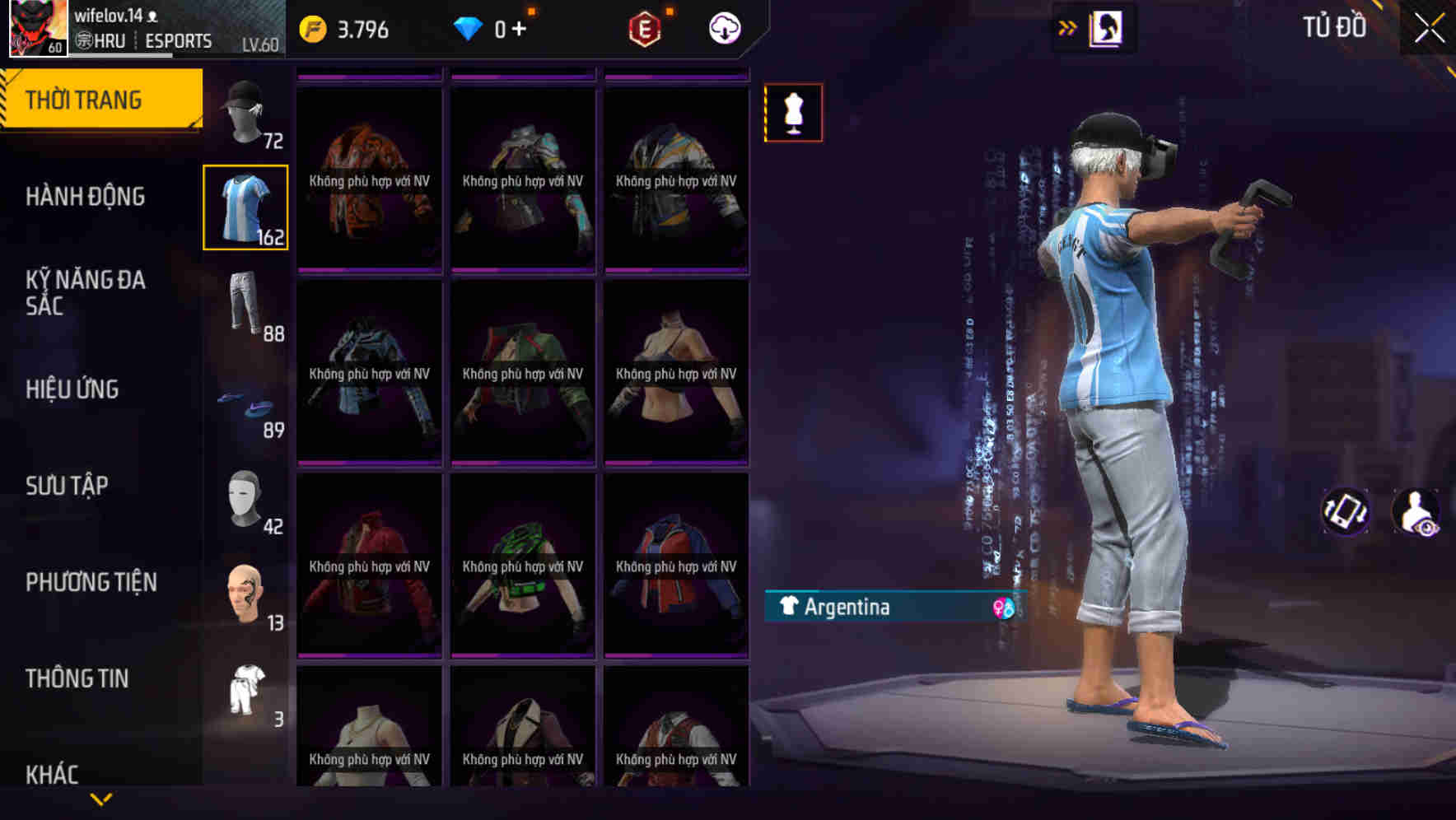Viewport: 1456px width, 820px height.
Task: Switch to the HÀNH ĐỘNG tab
Action: [86, 196]
